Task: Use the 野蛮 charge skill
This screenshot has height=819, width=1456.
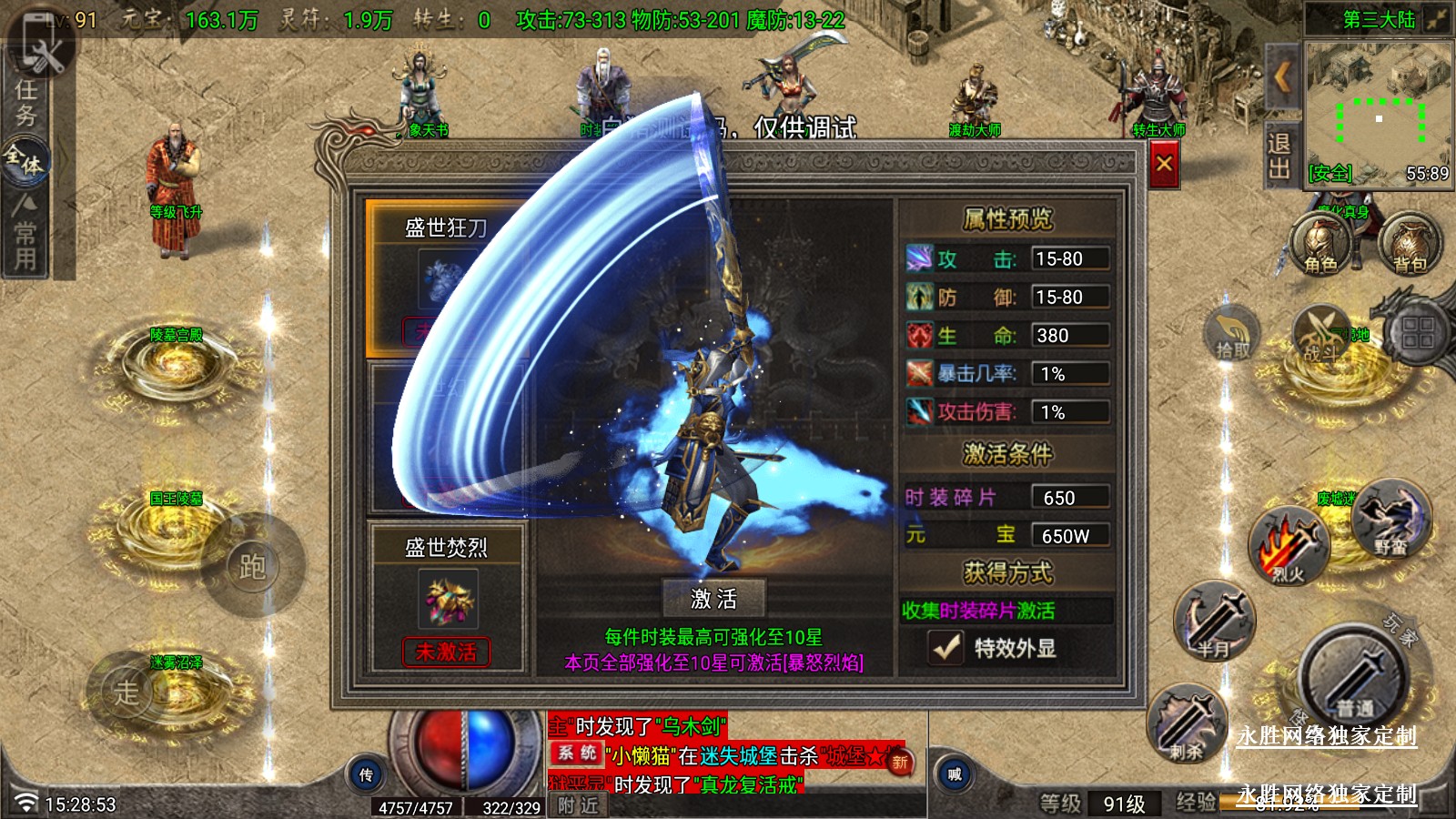Action: pos(1390,521)
